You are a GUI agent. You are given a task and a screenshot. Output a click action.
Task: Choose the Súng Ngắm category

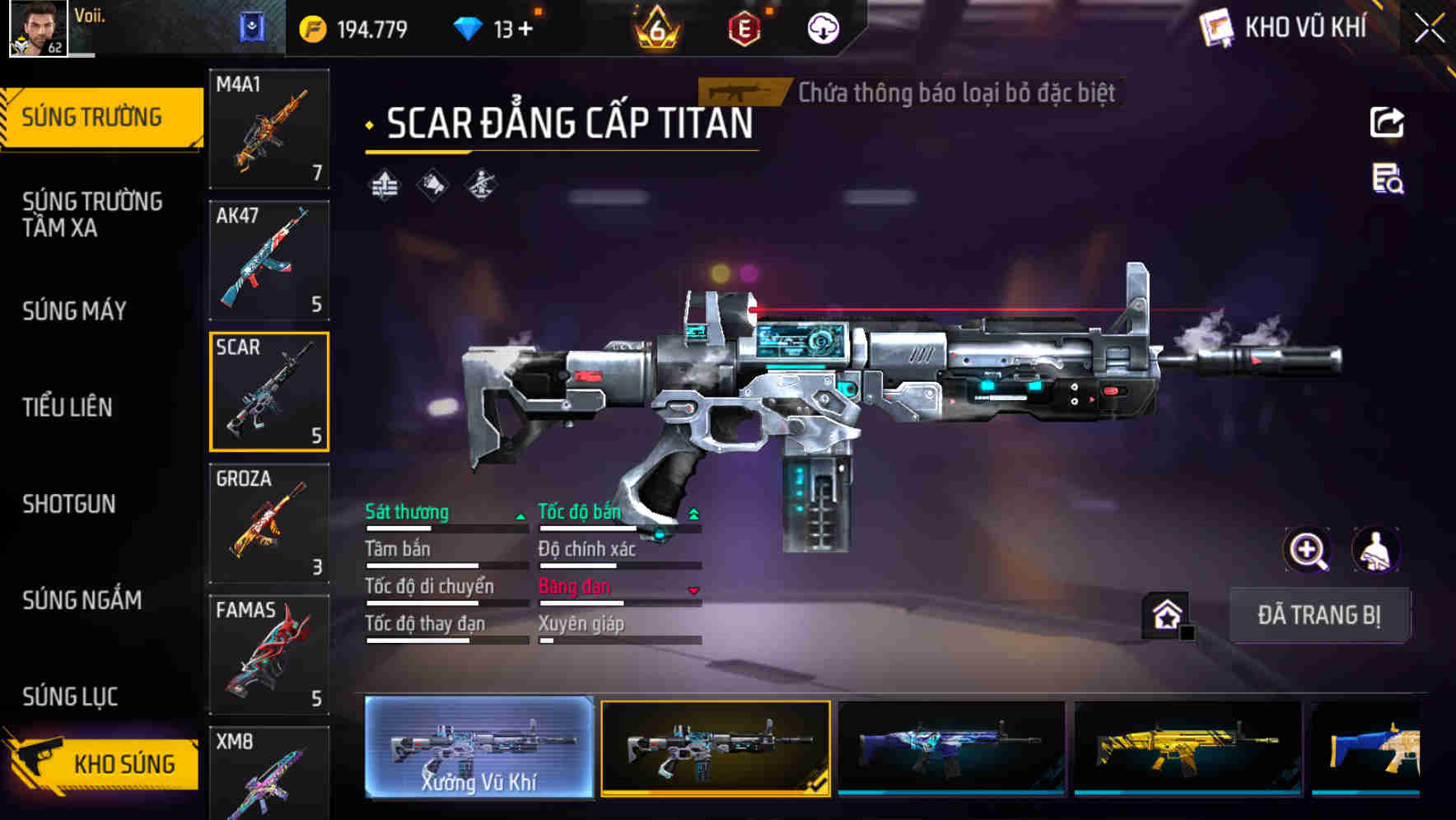[82, 600]
